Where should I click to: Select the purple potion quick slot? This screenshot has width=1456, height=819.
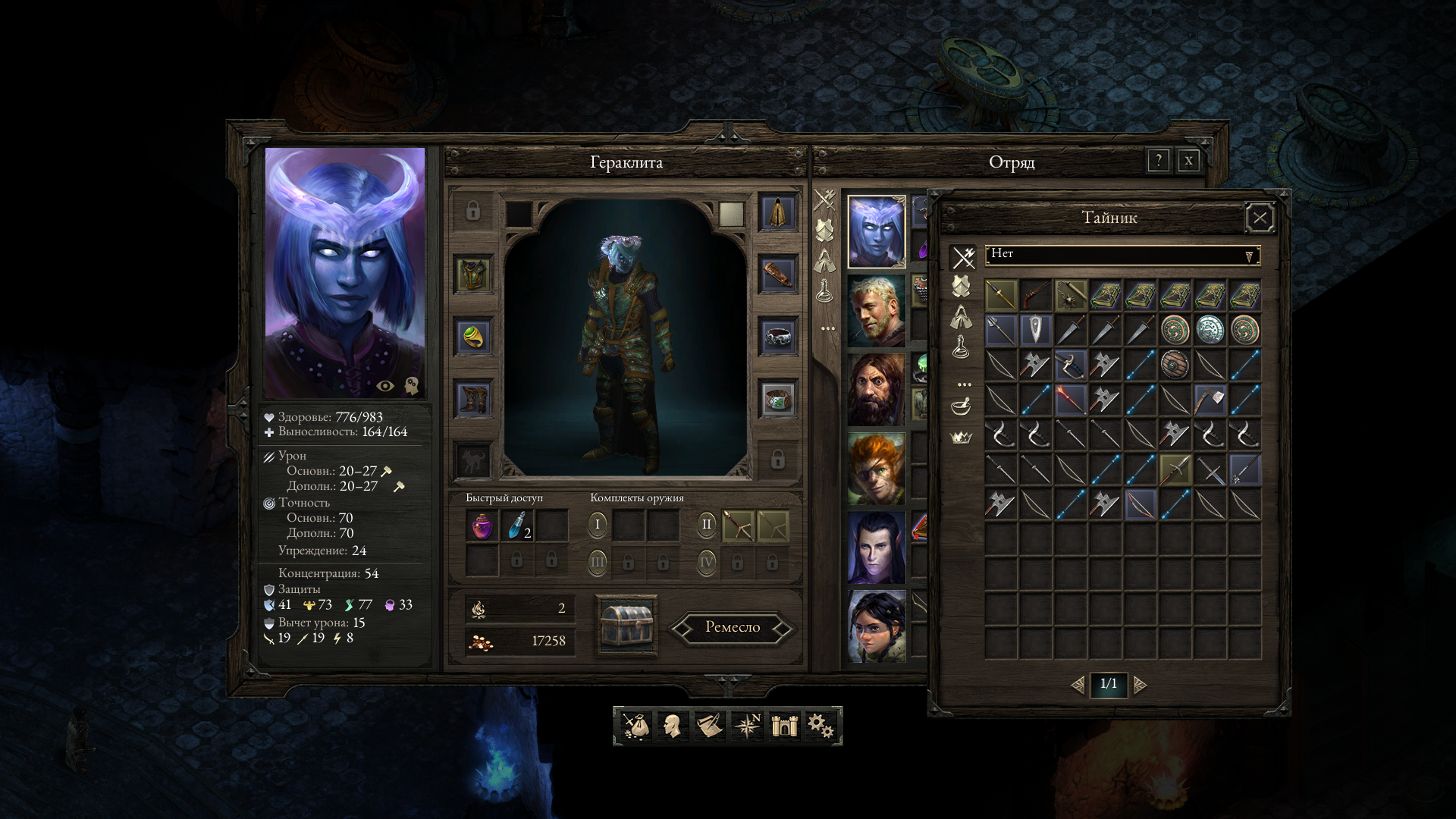click(x=482, y=526)
